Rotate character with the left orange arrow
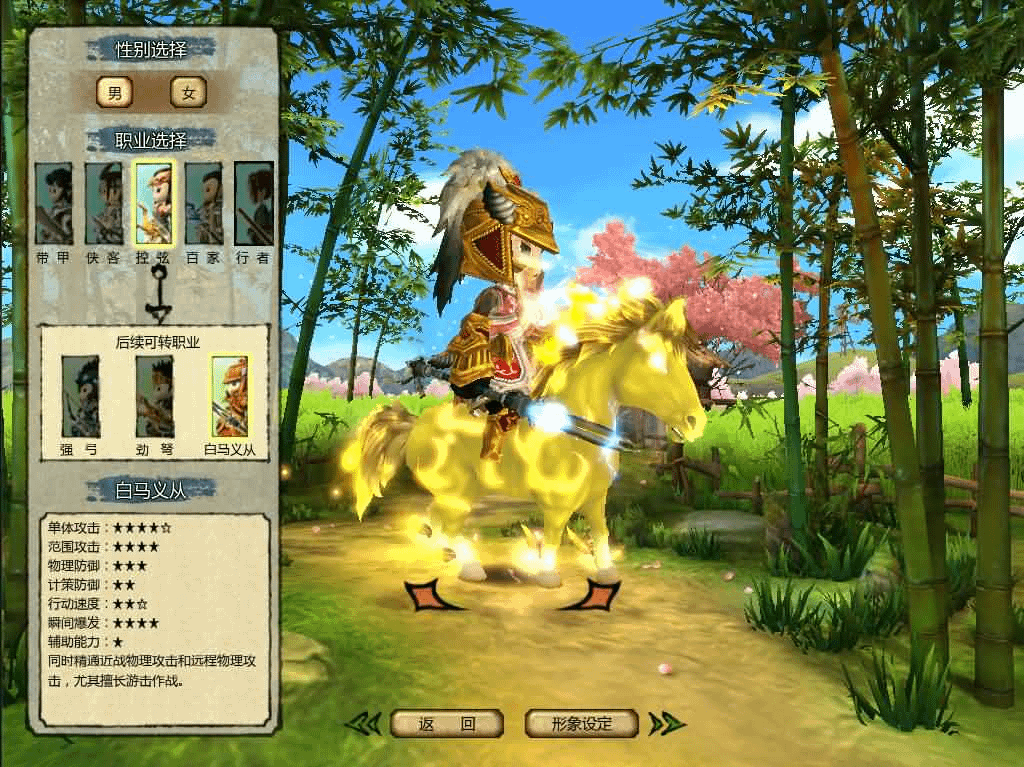Viewport: 1024px width, 767px height. tap(428, 595)
